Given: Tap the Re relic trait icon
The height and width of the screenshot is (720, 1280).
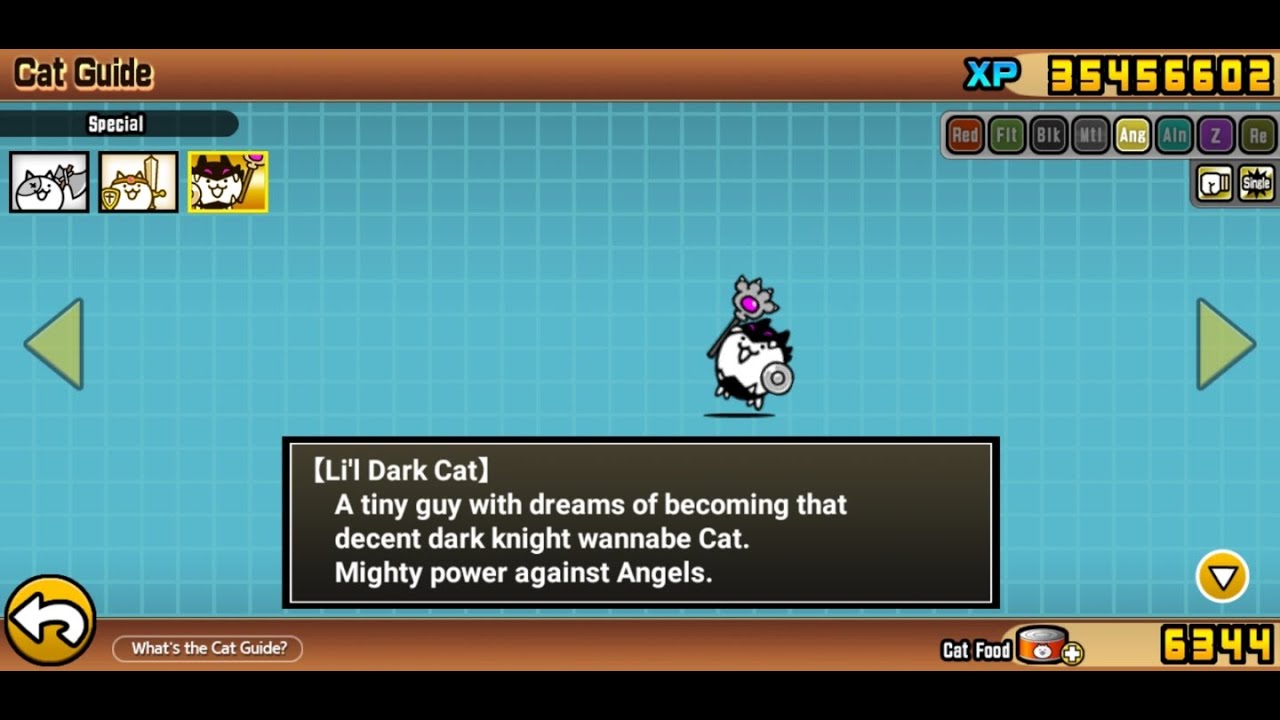Looking at the screenshot, I should 1257,135.
